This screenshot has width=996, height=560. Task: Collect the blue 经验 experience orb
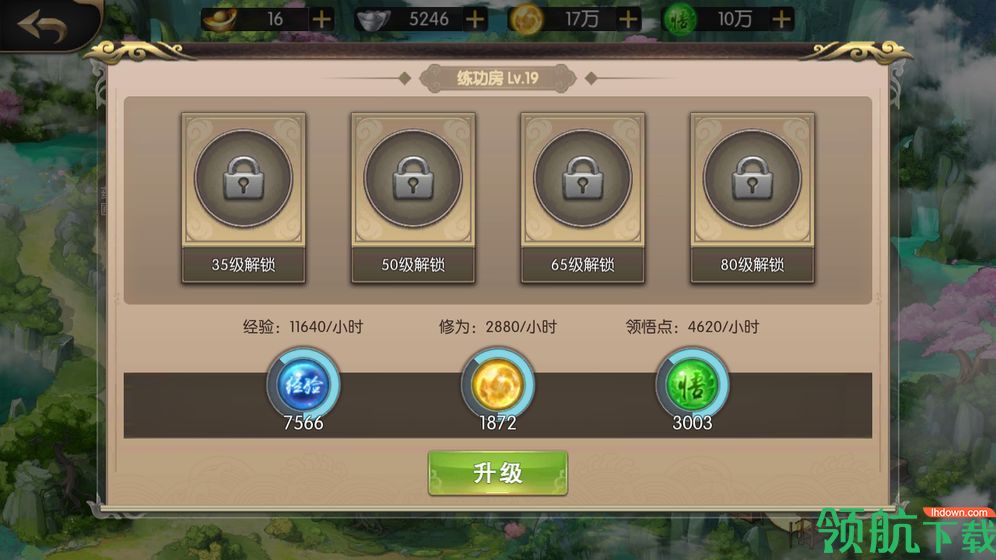[303, 383]
